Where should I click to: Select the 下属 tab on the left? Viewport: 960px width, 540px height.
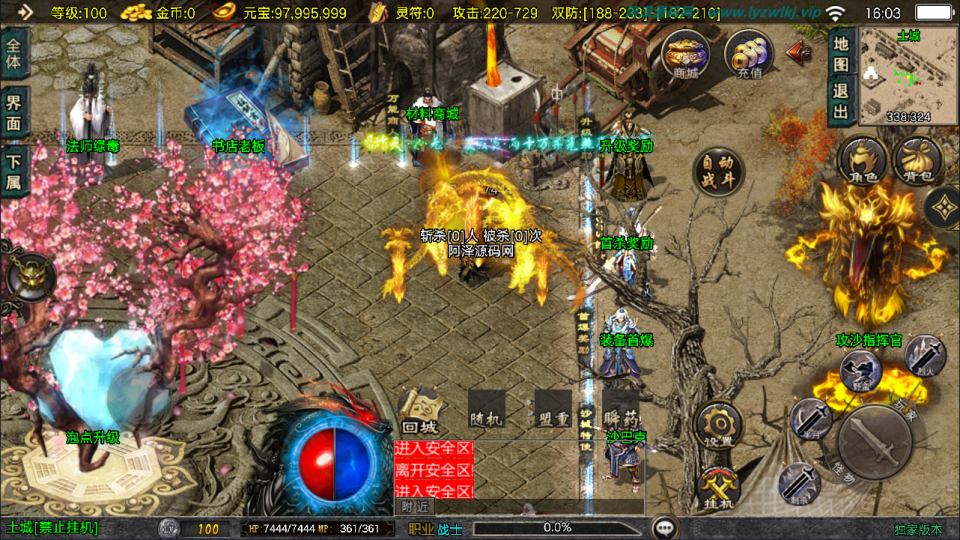[14, 169]
